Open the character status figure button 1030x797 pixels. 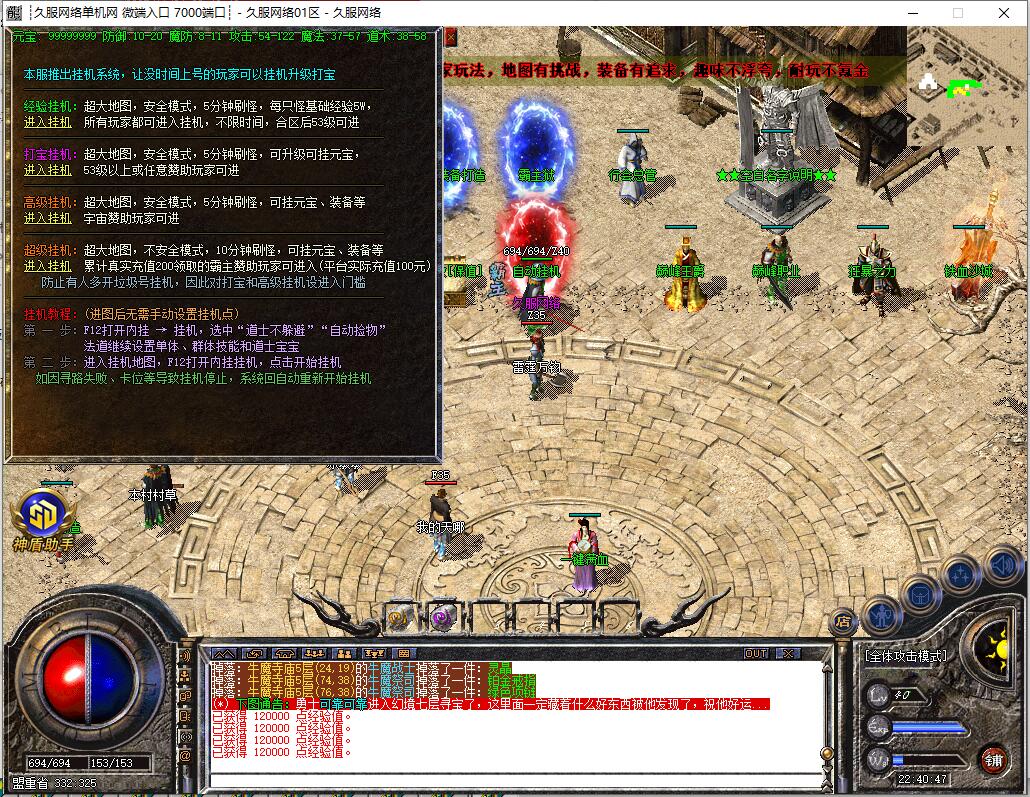point(882,612)
